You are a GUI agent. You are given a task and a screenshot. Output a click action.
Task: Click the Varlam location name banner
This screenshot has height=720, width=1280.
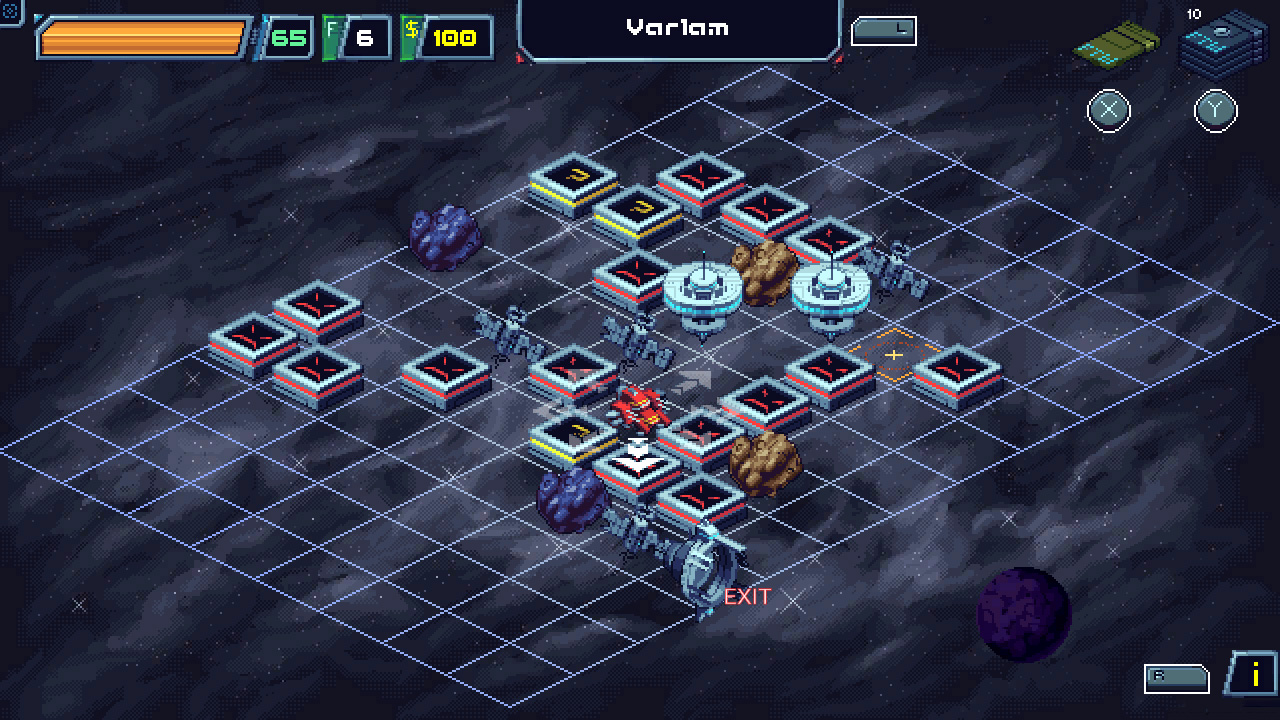(678, 28)
